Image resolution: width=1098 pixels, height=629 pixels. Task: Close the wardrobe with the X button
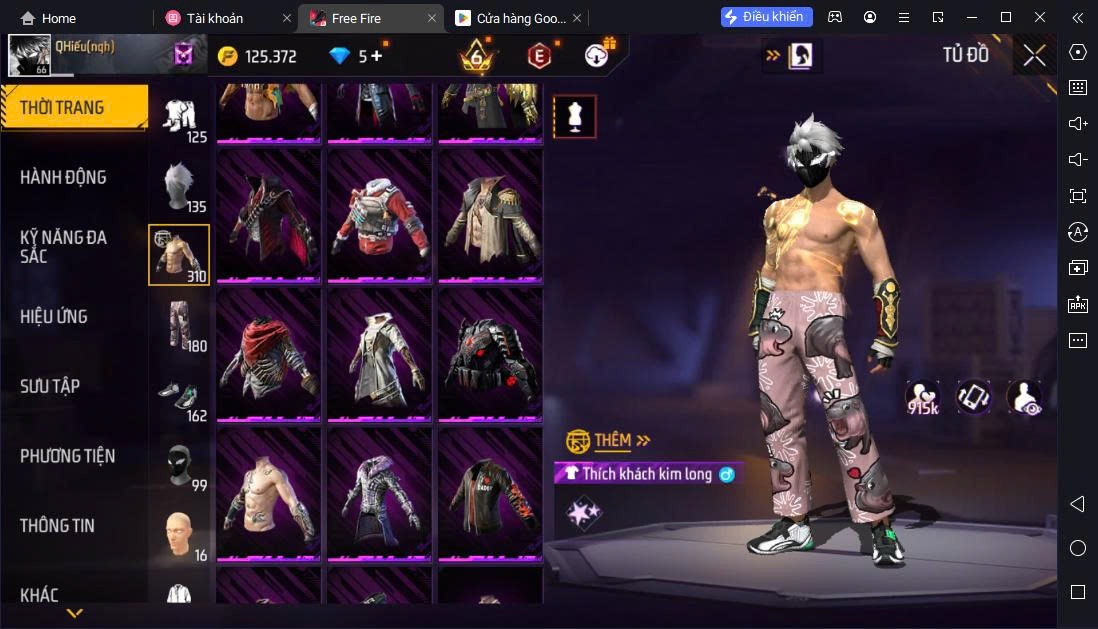tap(1034, 55)
